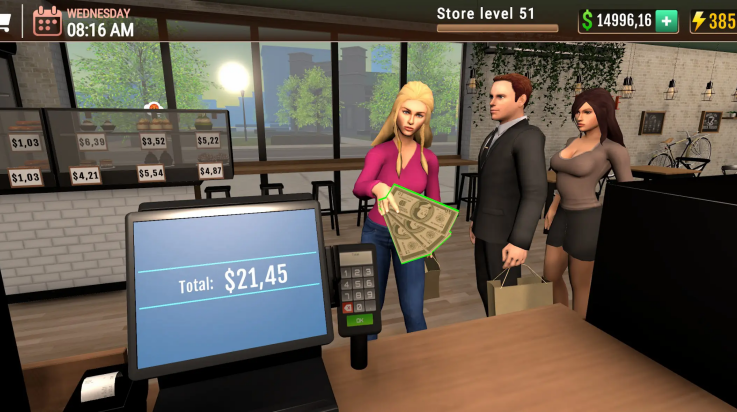This screenshot has height=412, width=737.
Task: Click the green plus button beside money
Action: [666, 21]
